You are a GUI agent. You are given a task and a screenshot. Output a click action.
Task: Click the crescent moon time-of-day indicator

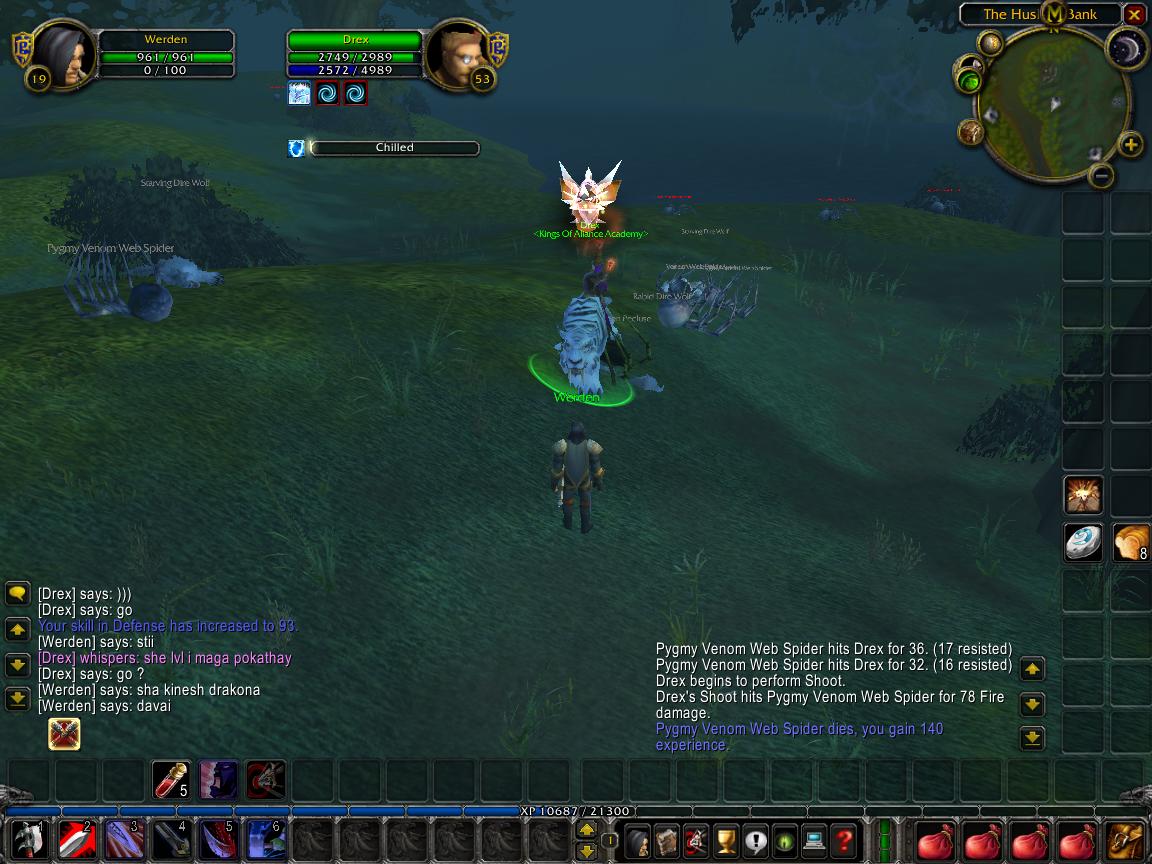1127,50
